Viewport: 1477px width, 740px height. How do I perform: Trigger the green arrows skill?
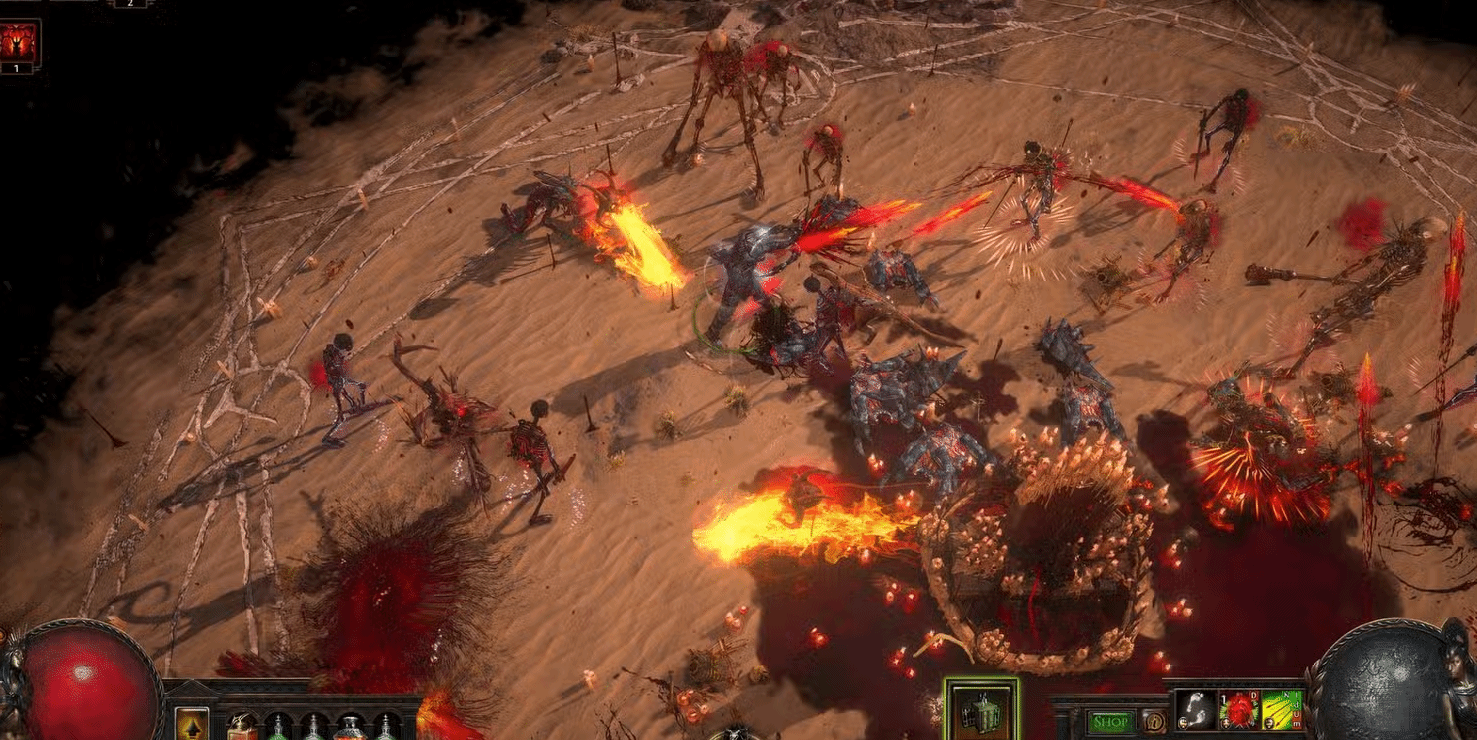1282,710
